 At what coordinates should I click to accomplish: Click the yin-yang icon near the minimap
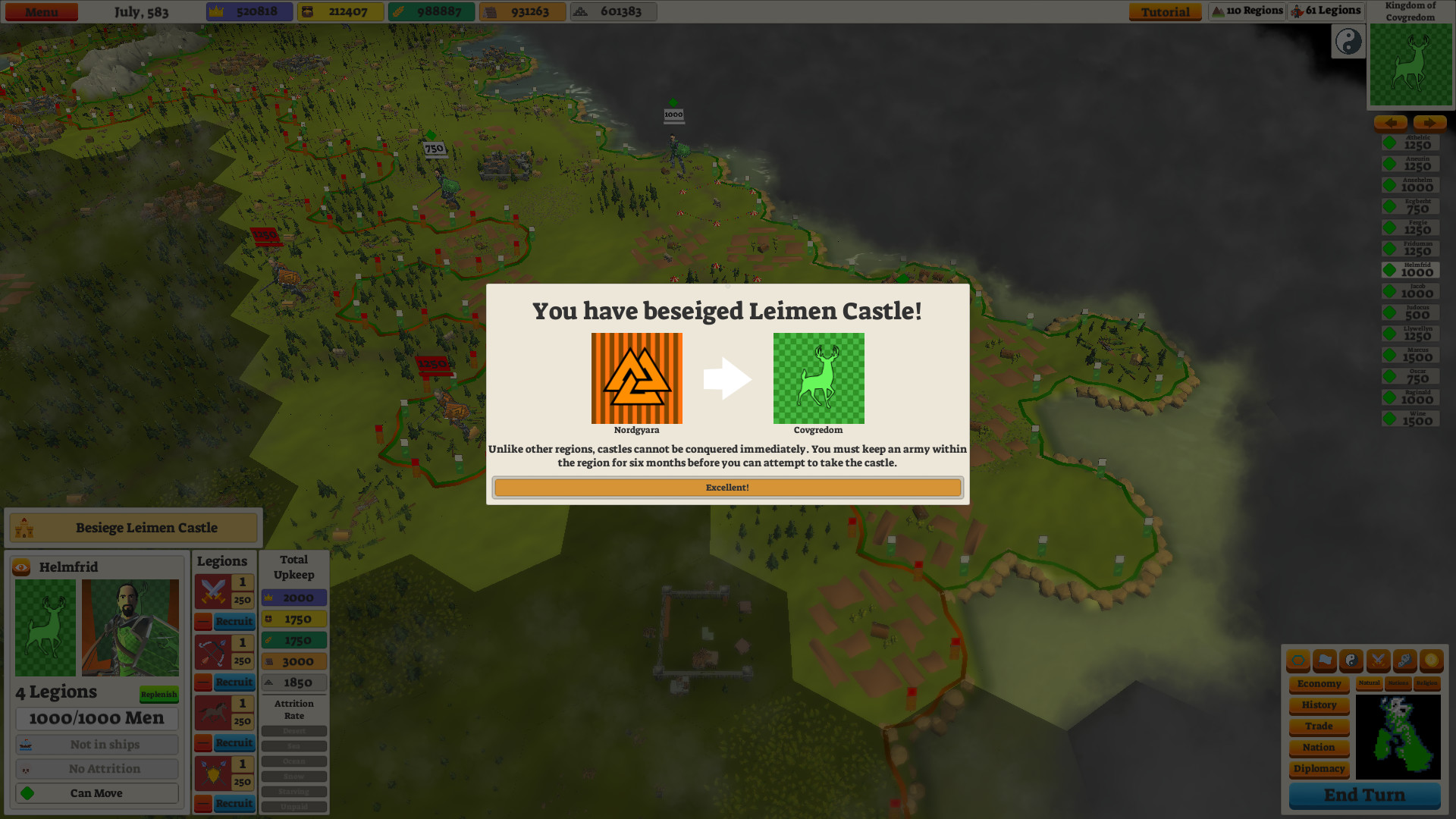1348,42
